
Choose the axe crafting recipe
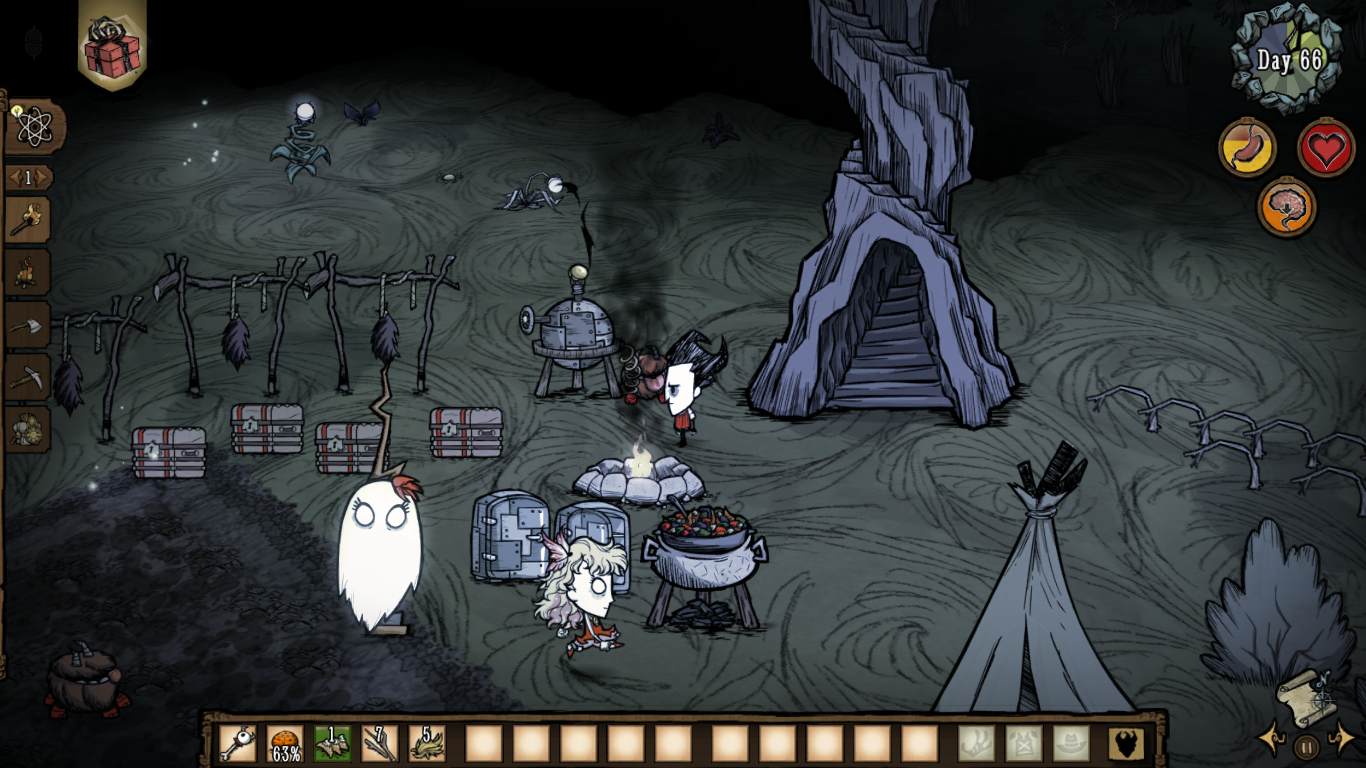[x=27, y=324]
